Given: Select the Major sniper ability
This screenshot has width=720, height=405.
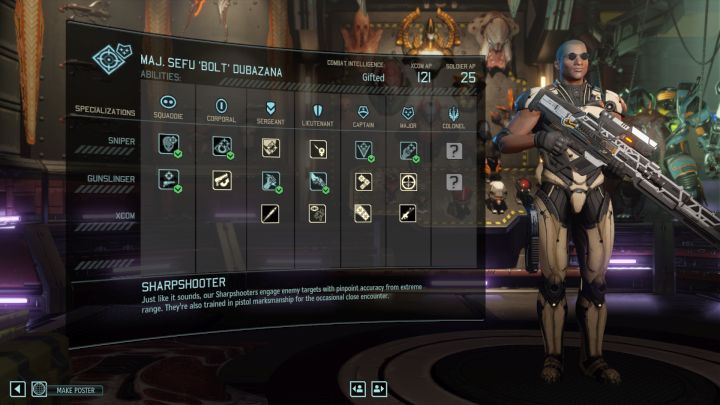Looking at the screenshot, I should click(x=408, y=150).
